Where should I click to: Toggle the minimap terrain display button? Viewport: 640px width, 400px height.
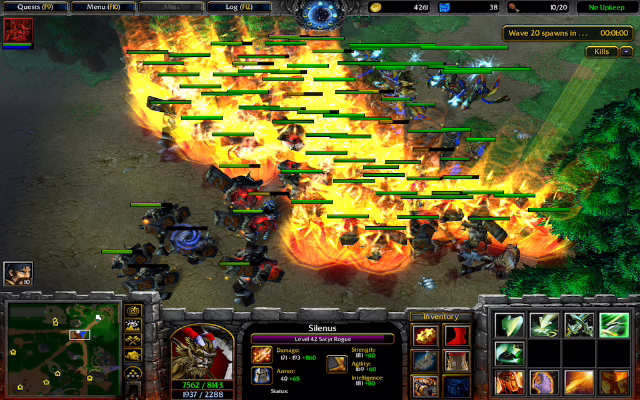coord(133,327)
